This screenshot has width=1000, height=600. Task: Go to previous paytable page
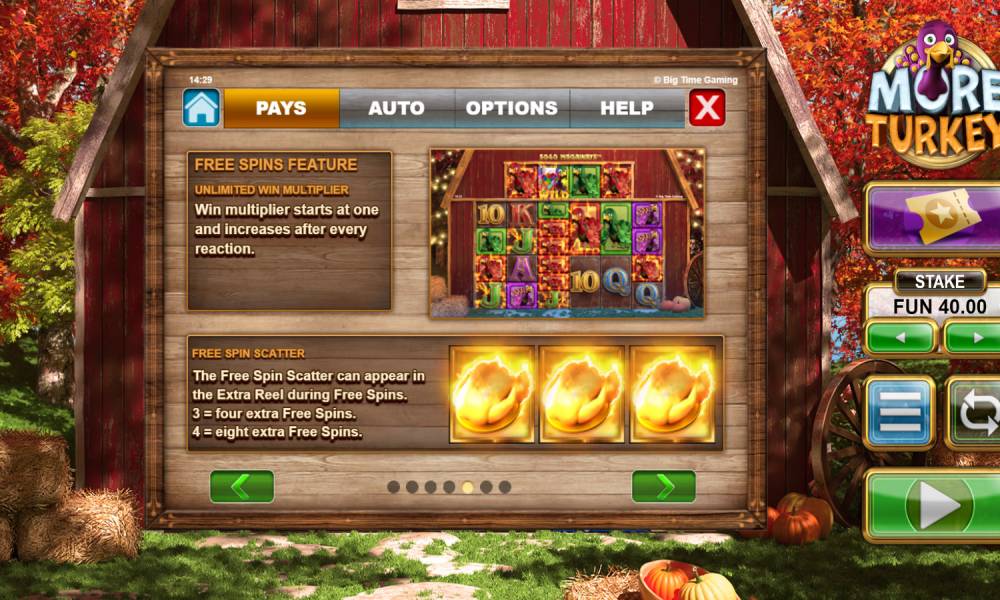tap(242, 487)
